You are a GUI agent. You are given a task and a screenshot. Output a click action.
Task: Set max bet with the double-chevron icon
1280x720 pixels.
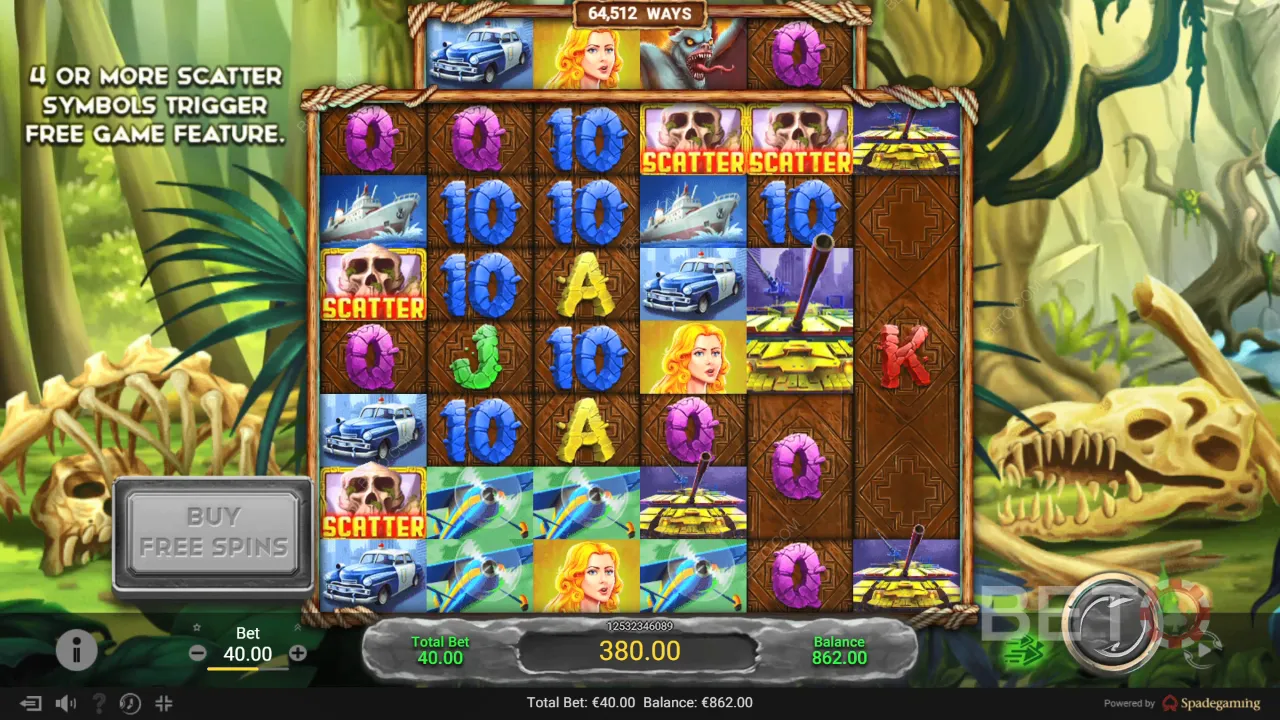click(x=297, y=629)
